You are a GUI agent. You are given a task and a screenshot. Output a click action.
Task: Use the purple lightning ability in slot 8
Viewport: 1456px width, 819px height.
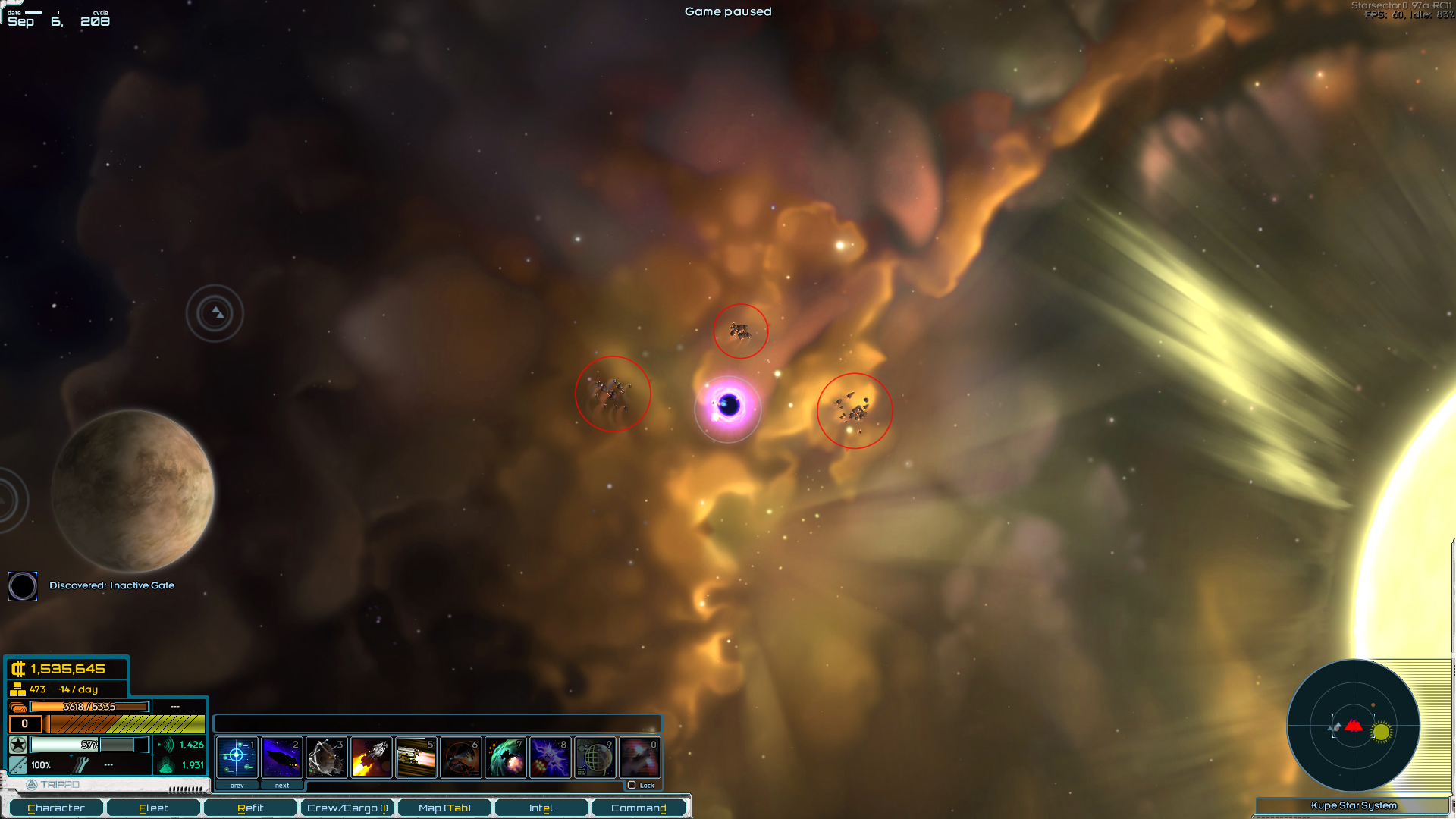(550, 757)
